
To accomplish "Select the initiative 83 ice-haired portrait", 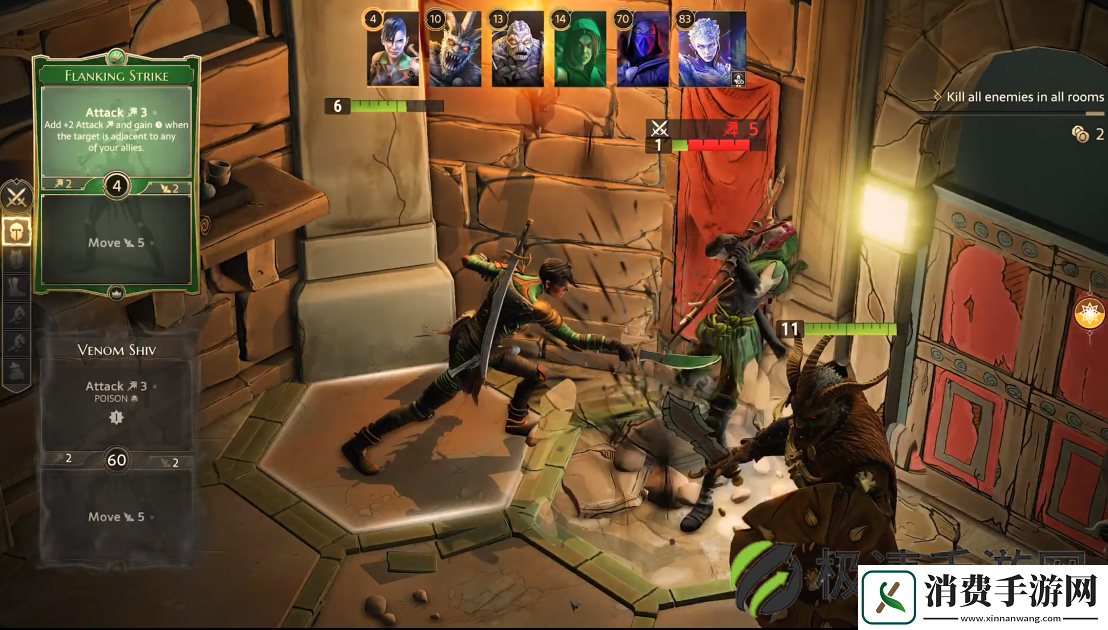I will 711,50.
